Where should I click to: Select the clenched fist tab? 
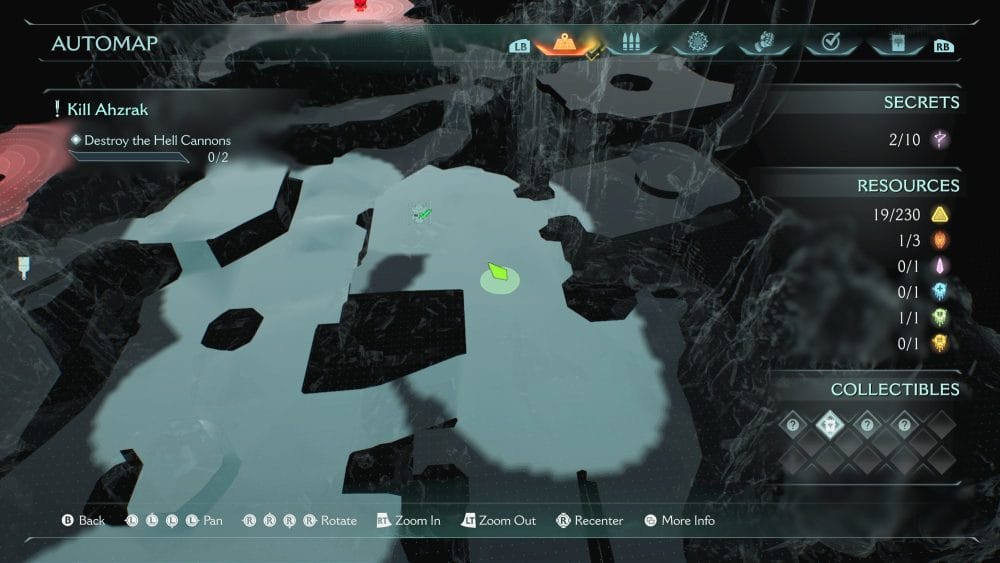click(x=762, y=44)
